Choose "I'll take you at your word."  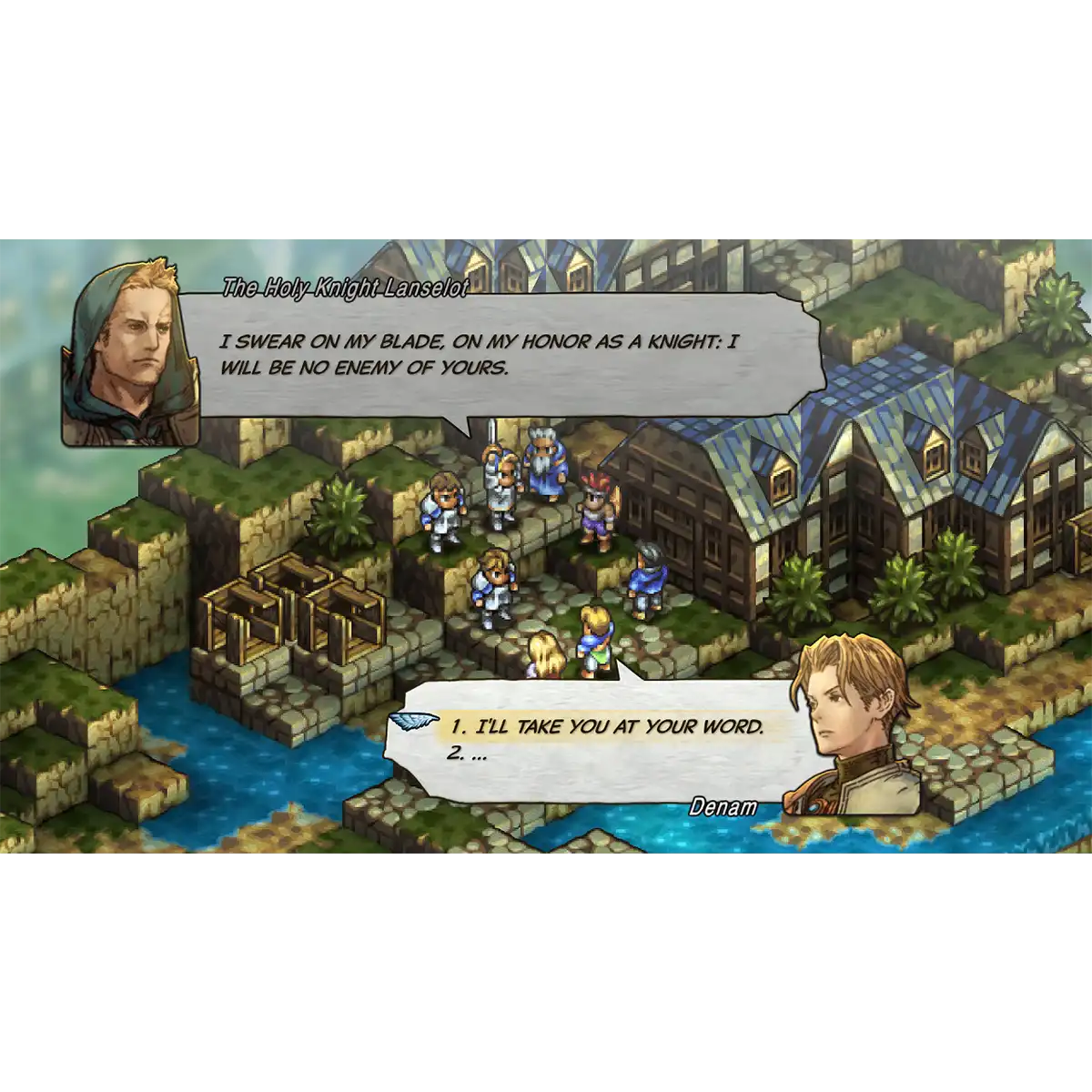[x=605, y=727]
